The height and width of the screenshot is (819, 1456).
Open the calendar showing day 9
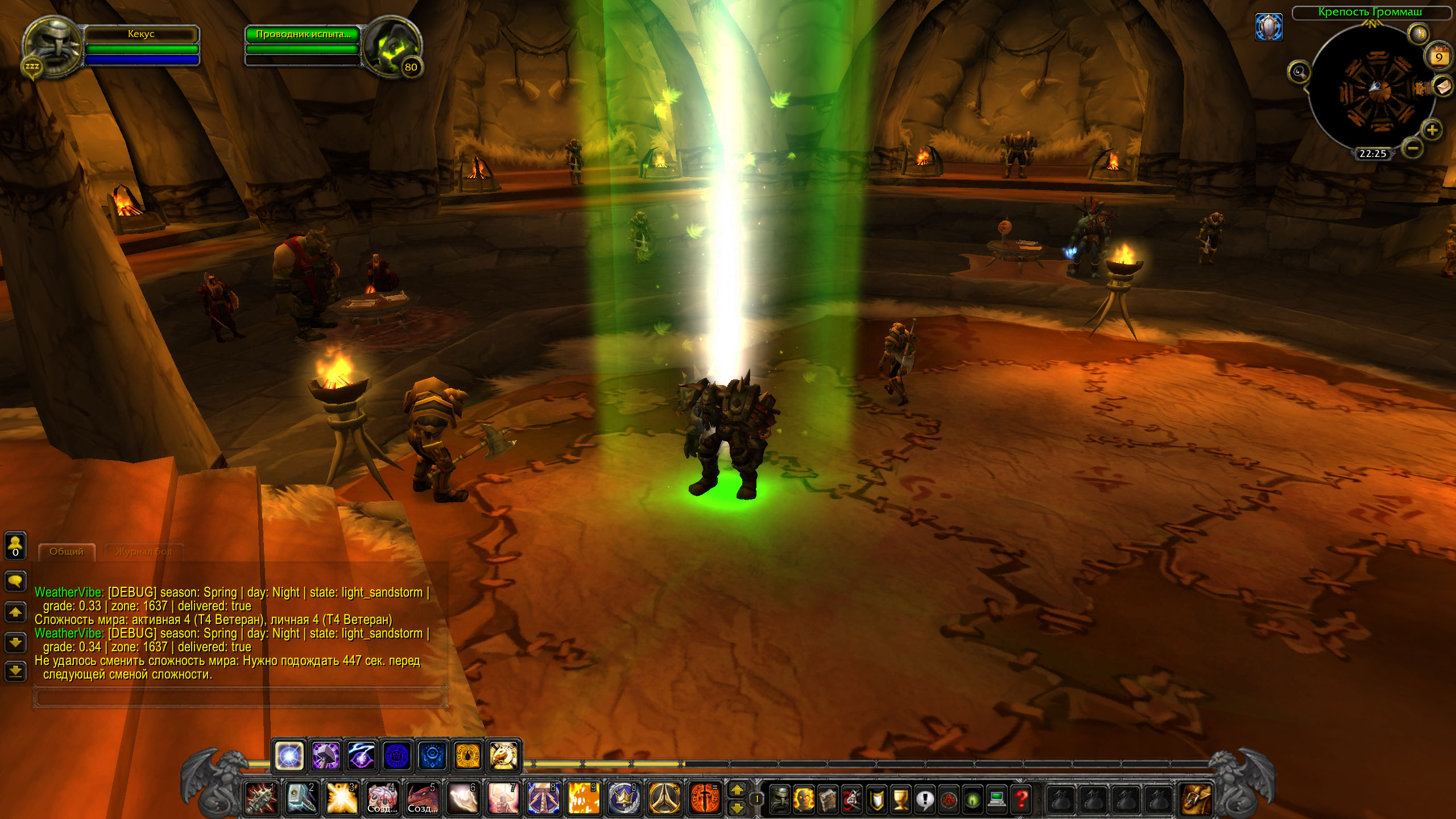coord(1438,57)
